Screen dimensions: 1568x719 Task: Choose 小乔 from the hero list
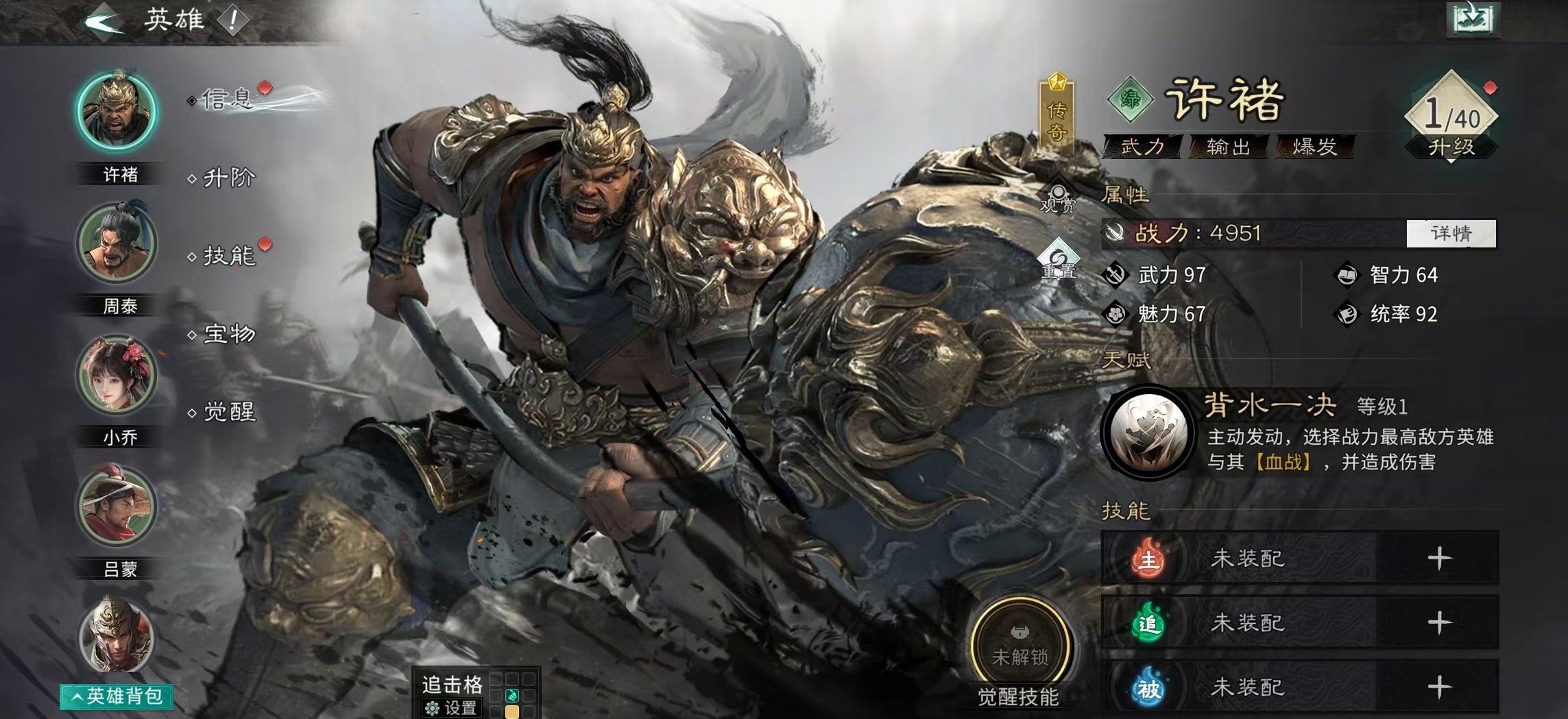tap(117, 375)
